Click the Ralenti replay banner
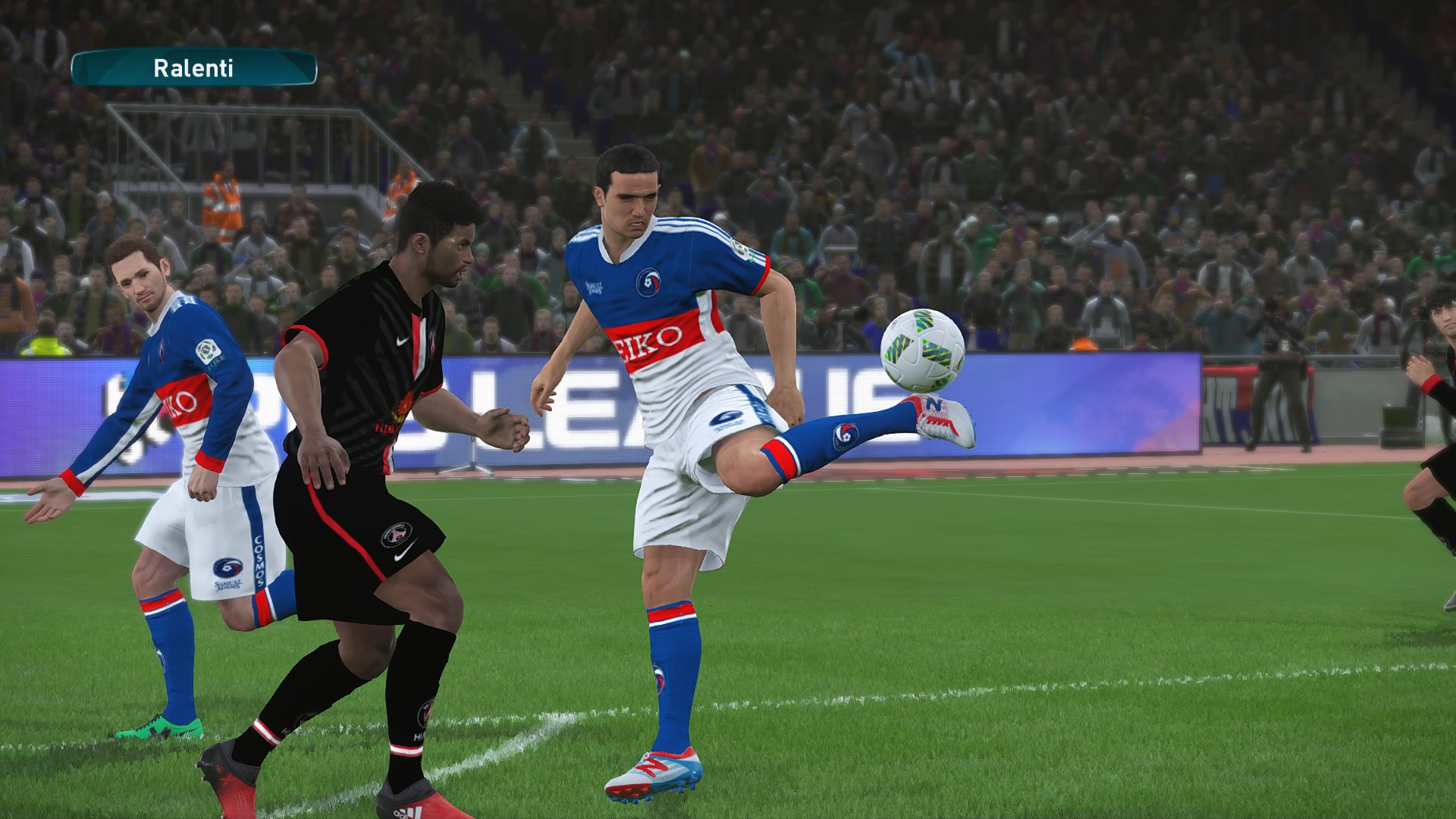 [x=193, y=68]
